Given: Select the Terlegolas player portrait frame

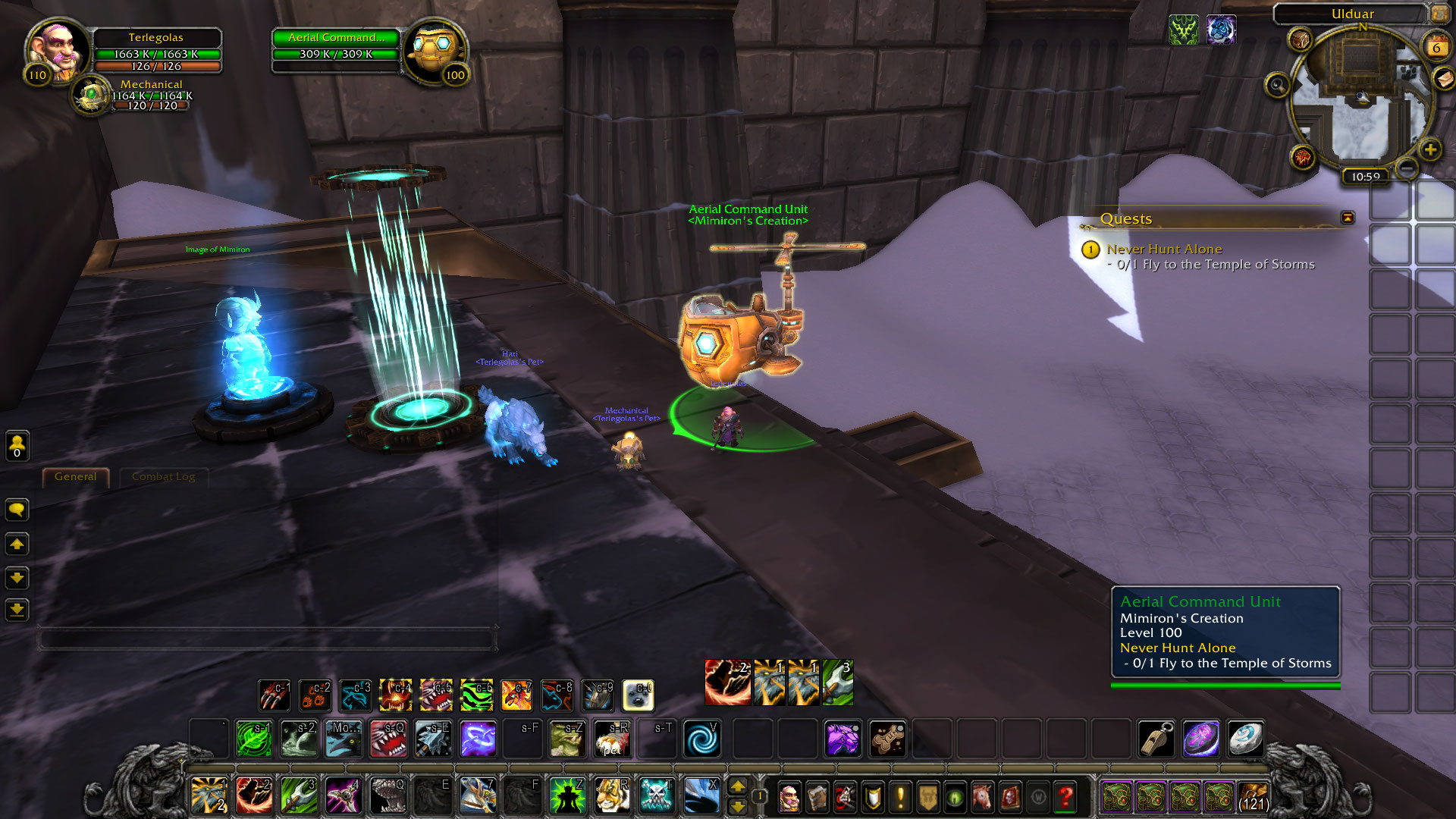Looking at the screenshot, I should [57, 49].
